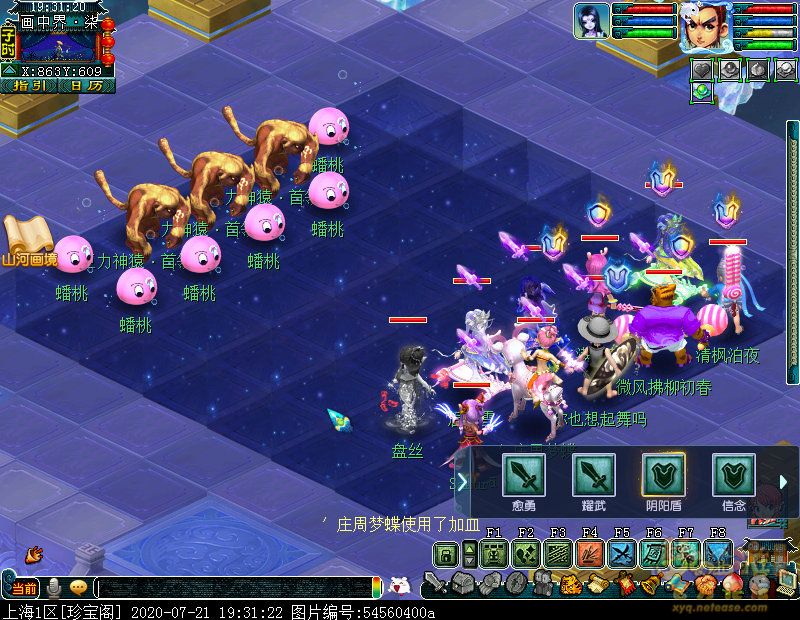Open the sword attack menu icon
Image resolution: width=800 pixels, height=620 pixels.
pyautogui.click(x=436, y=583)
